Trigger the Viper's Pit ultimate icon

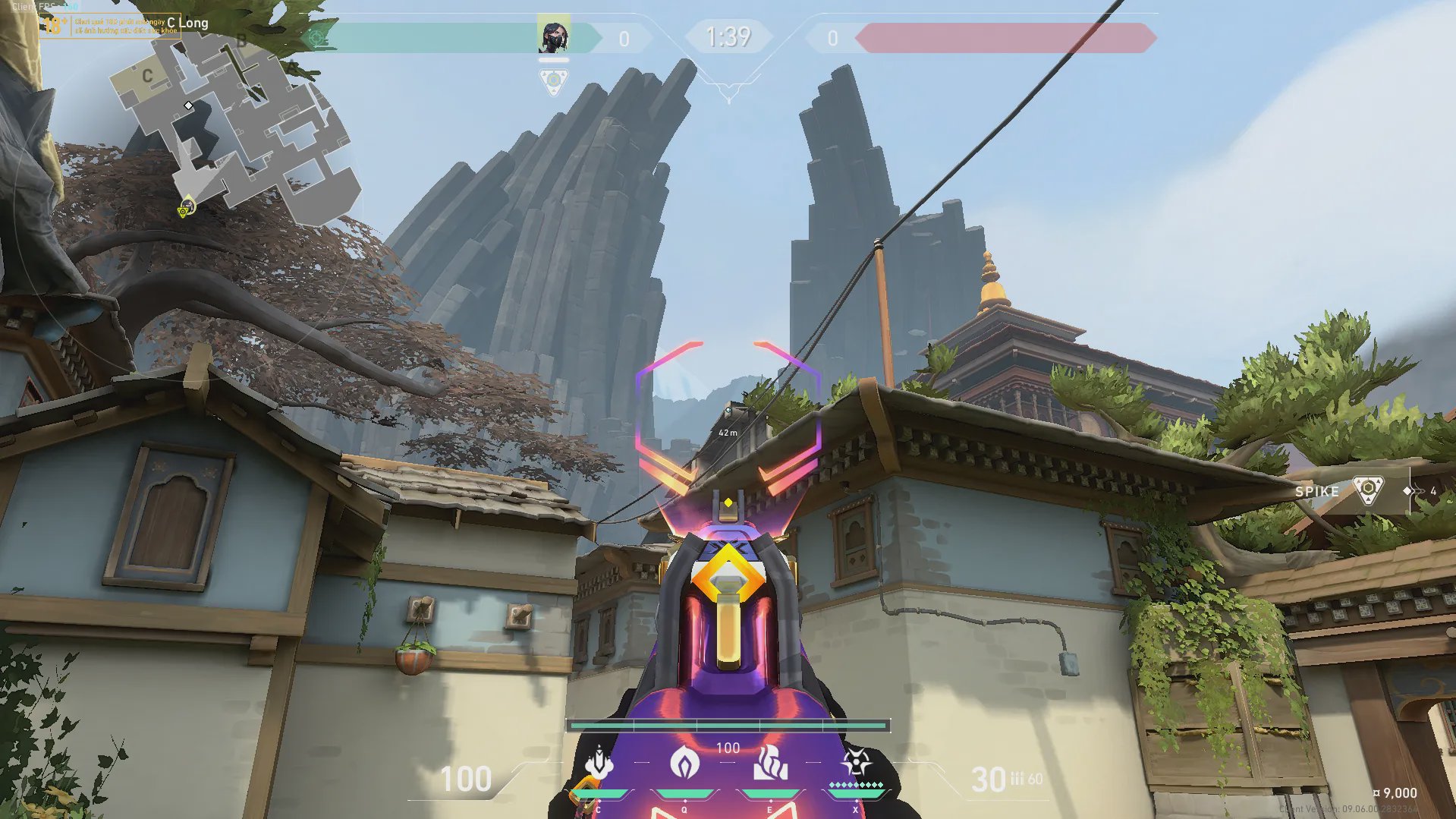(856, 761)
